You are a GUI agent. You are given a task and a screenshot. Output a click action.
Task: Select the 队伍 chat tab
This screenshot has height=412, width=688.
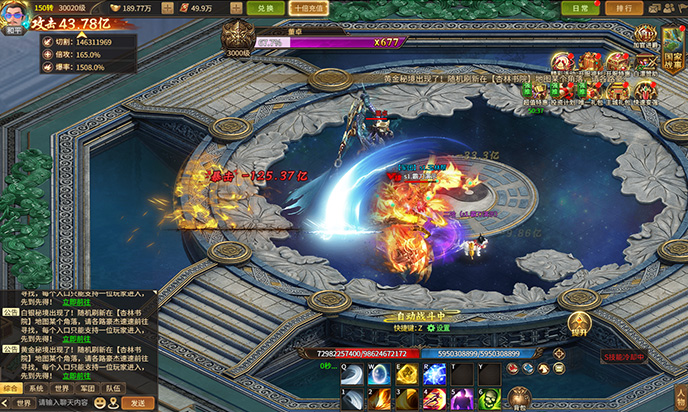[x=114, y=388]
